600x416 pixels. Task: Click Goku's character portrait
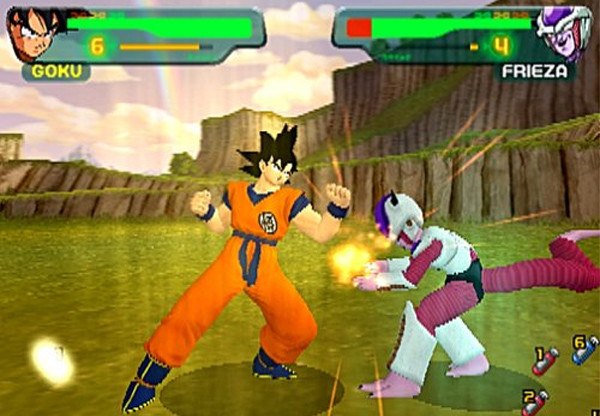[33, 35]
